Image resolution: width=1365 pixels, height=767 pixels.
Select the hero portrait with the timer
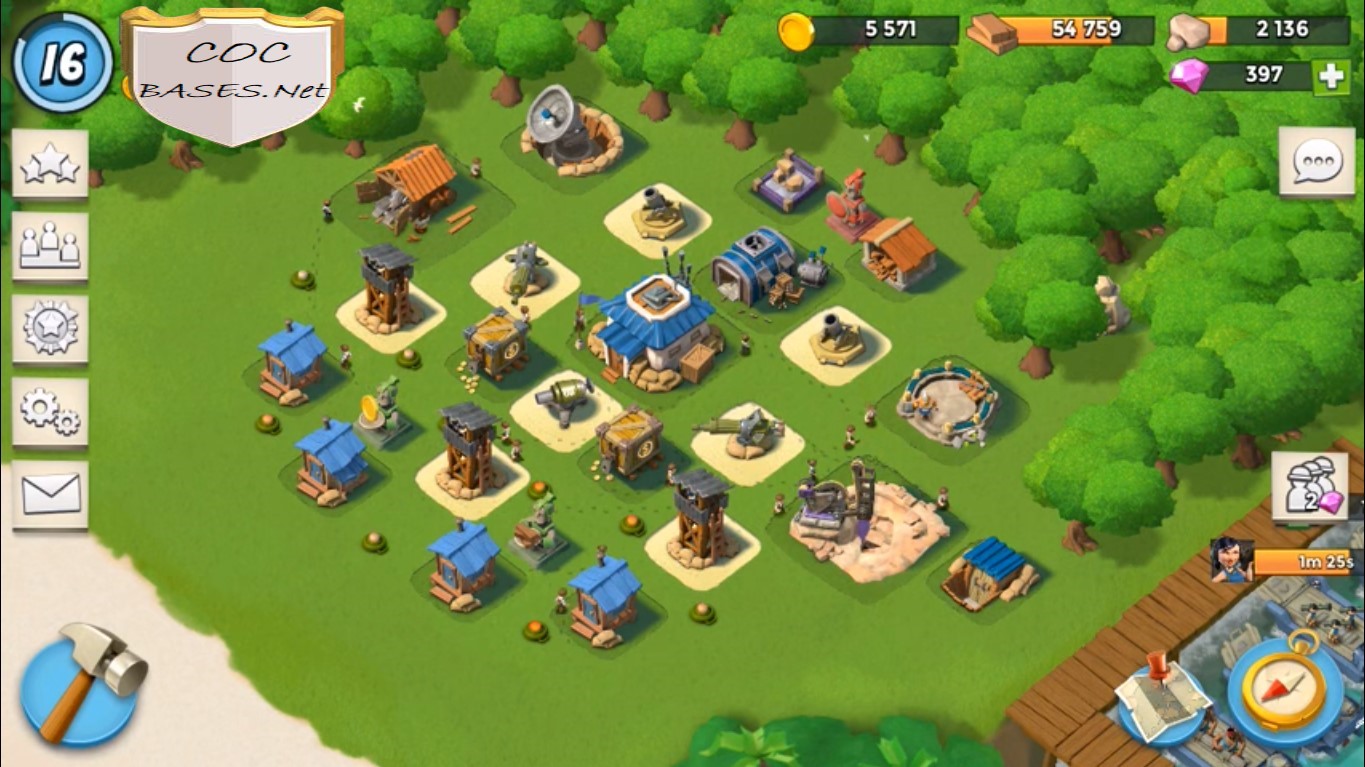(x=1231, y=563)
